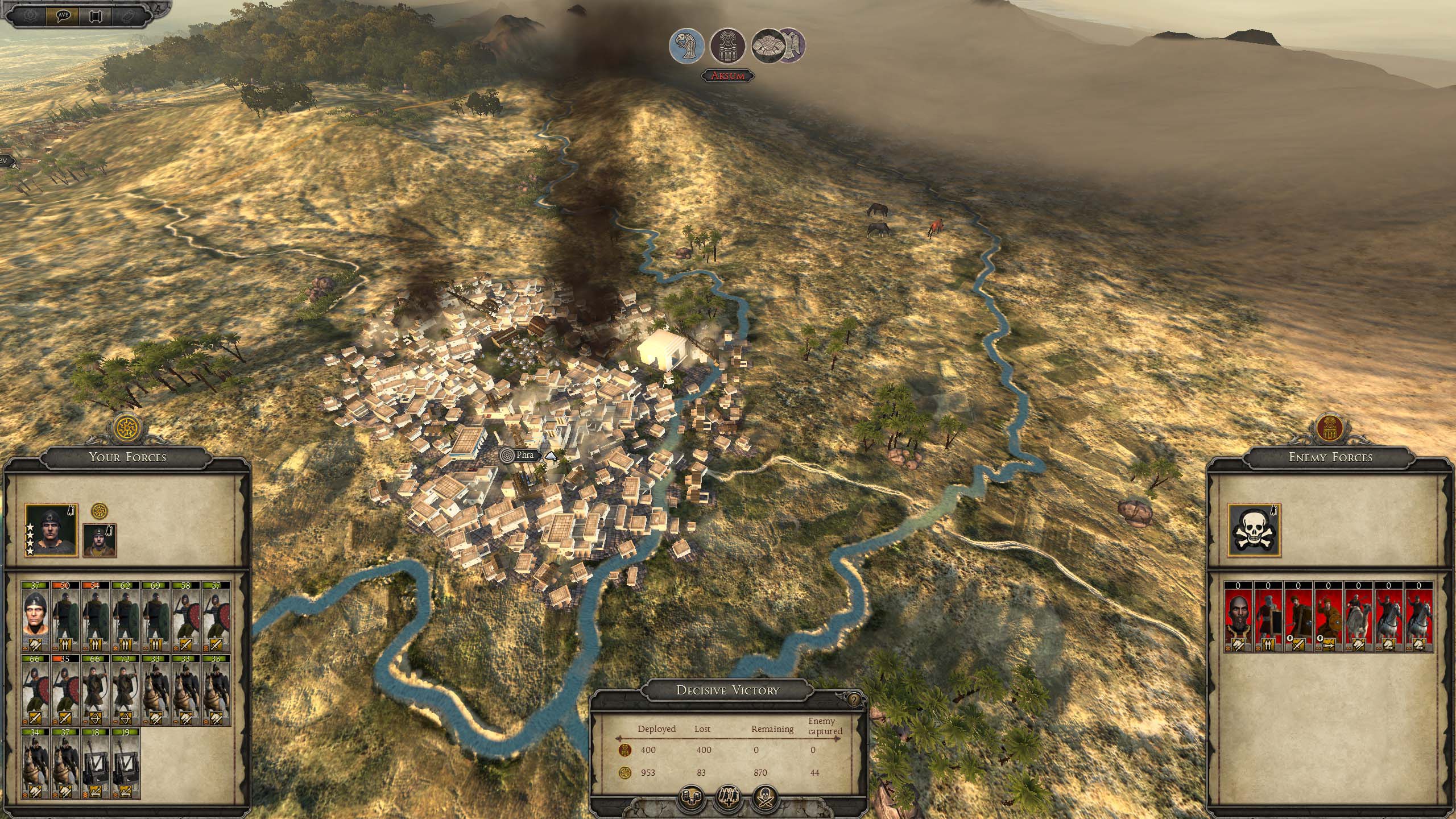Click the enemy skull and crossbones commander portrait

coord(1254,530)
